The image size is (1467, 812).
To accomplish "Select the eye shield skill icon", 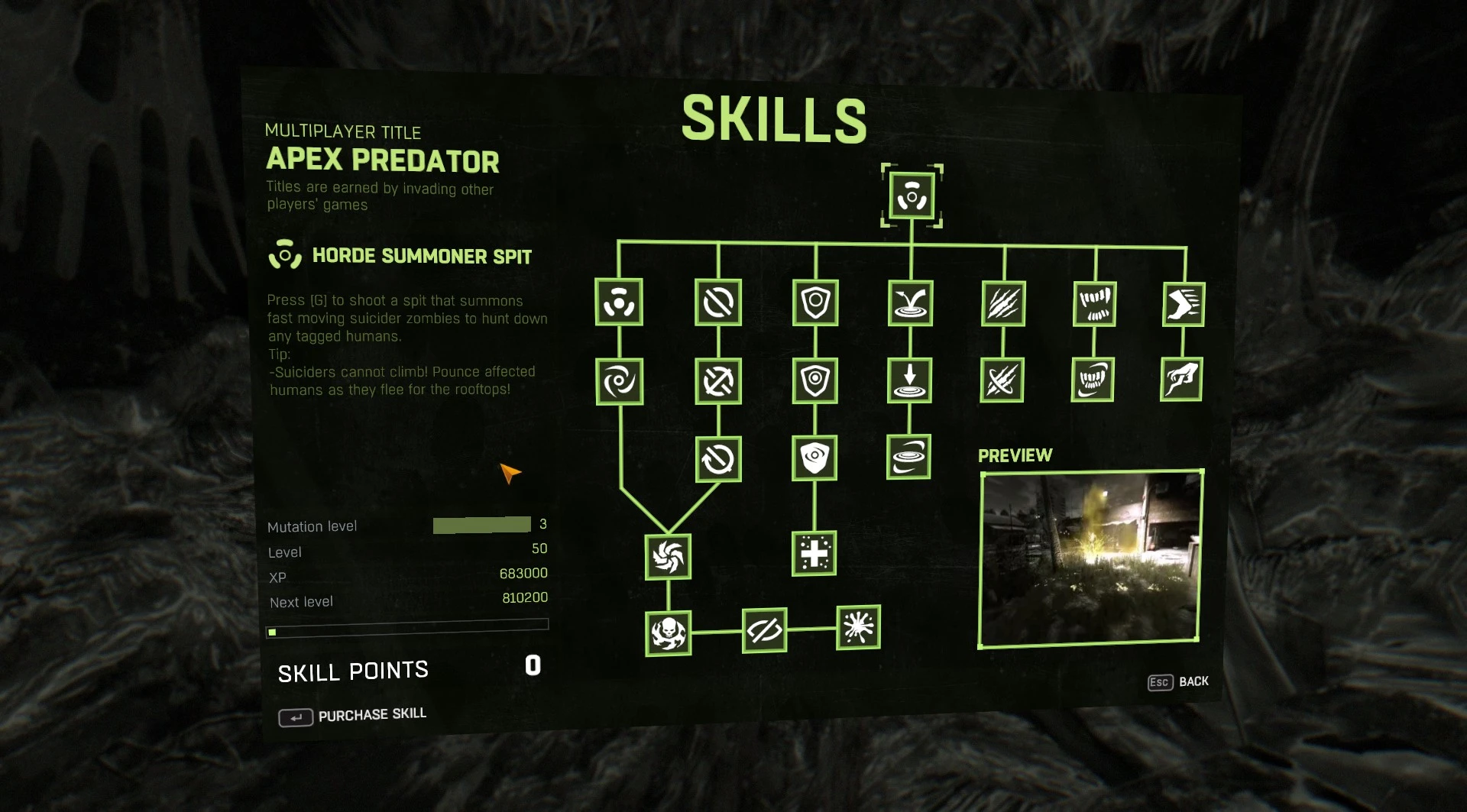I will [x=816, y=458].
